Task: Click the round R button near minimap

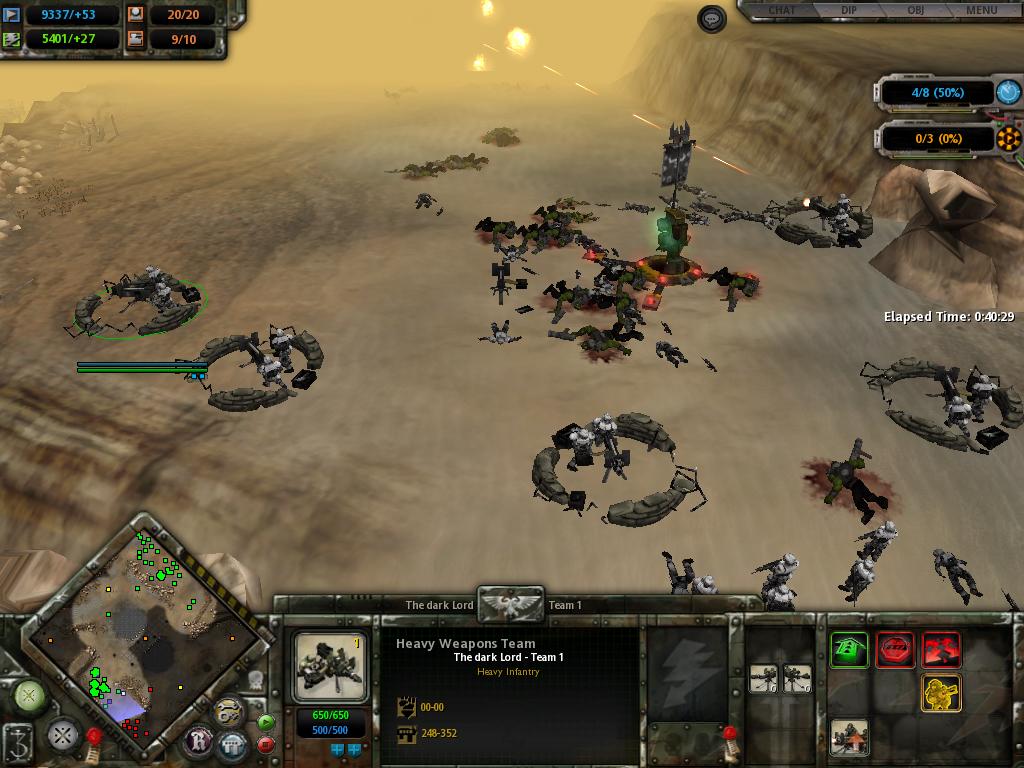Action: 199,740
